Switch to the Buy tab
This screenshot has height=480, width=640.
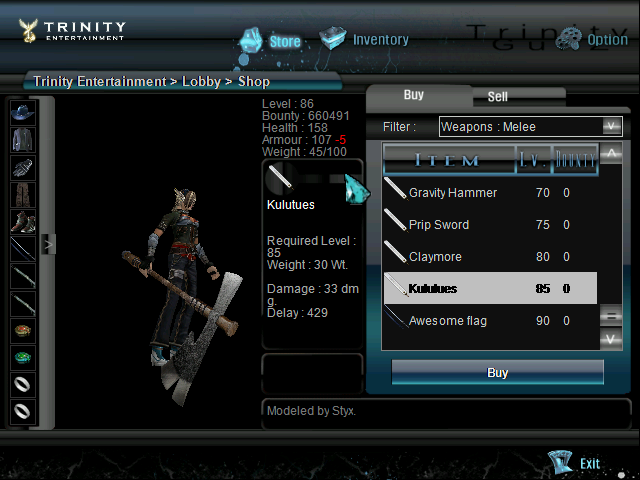click(x=414, y=95)
